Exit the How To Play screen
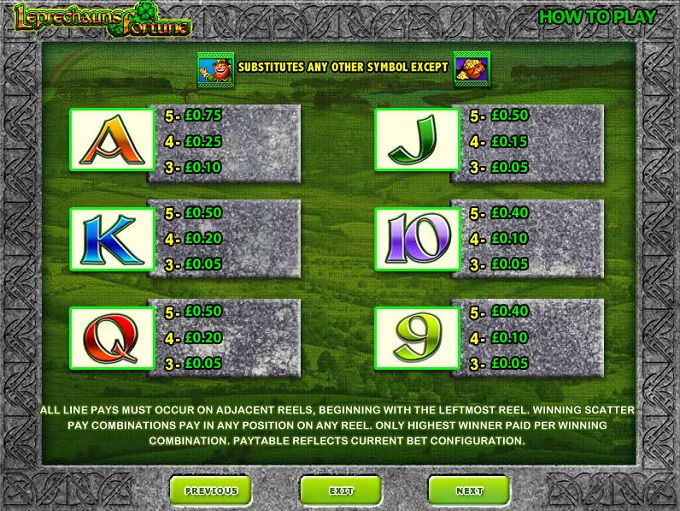Screen dimensions: 680x511 341,491
